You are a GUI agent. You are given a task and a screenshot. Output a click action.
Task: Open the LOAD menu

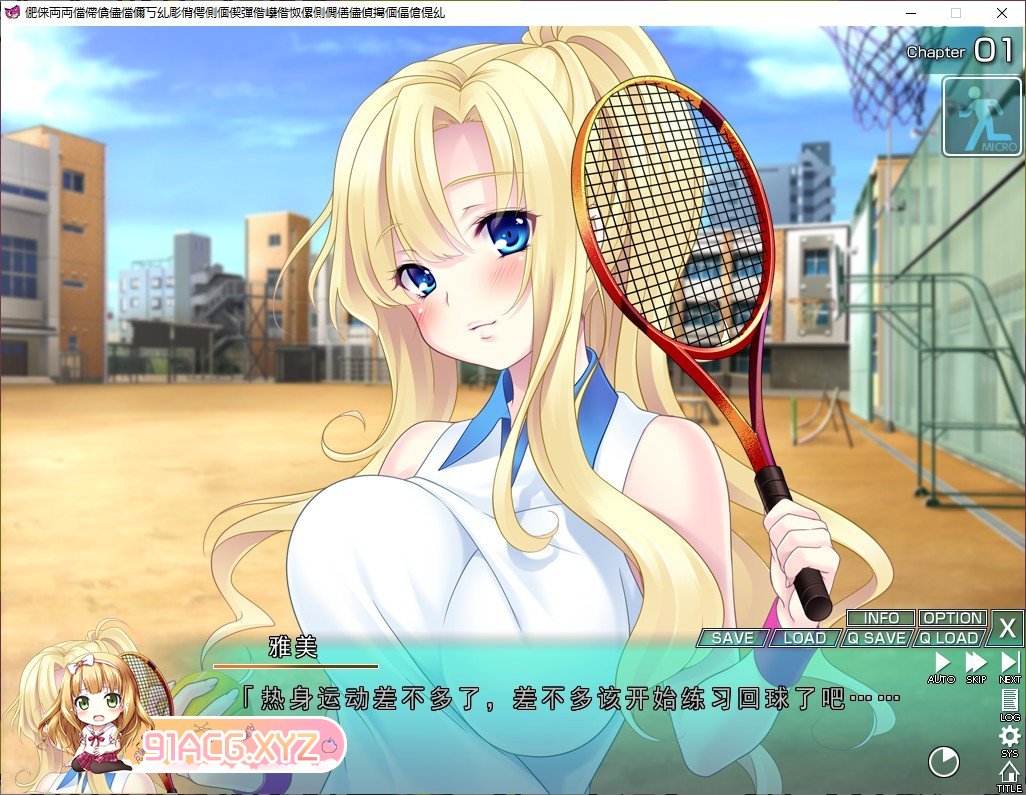point(804,638)
